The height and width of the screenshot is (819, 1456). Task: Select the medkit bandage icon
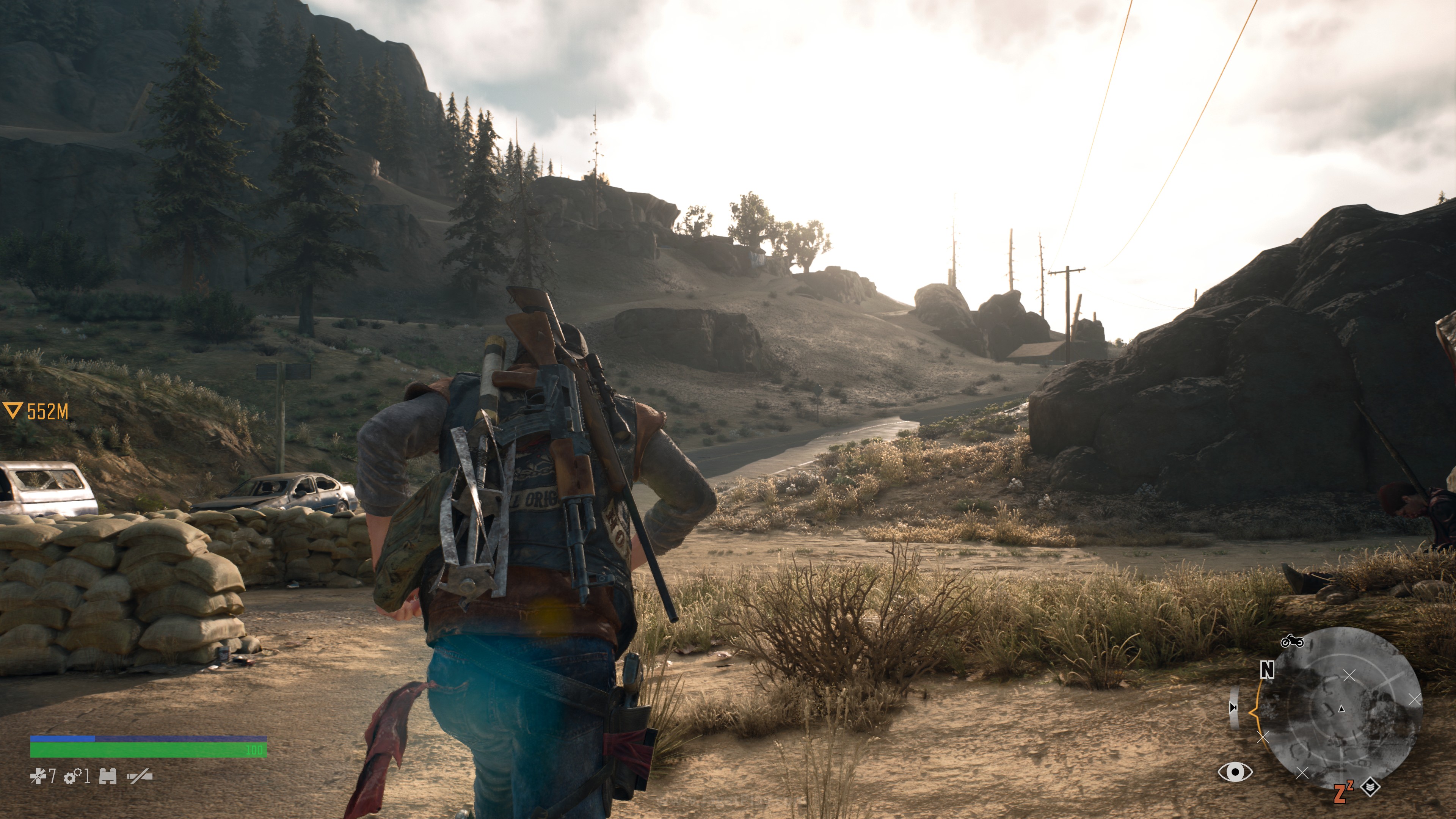click(38, 777)
